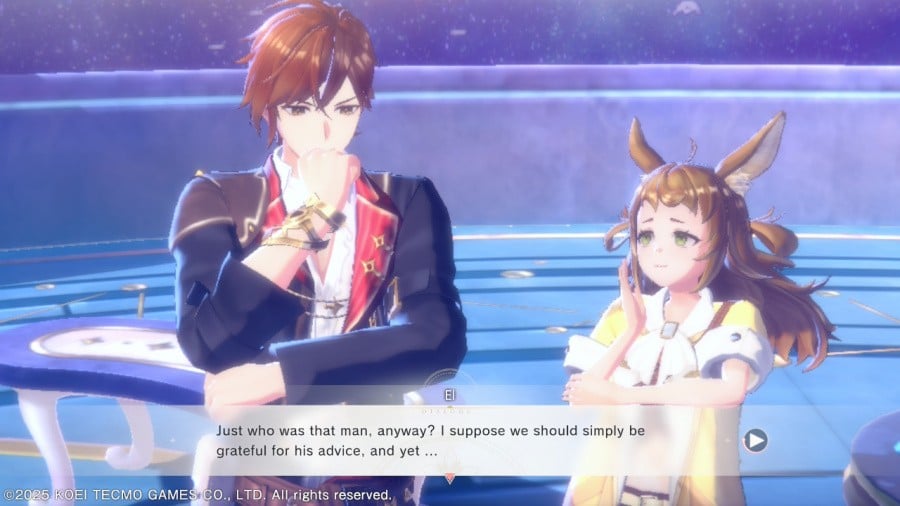
Task: Advance dialogue with the round arrow button
Action: click(756, 439)
